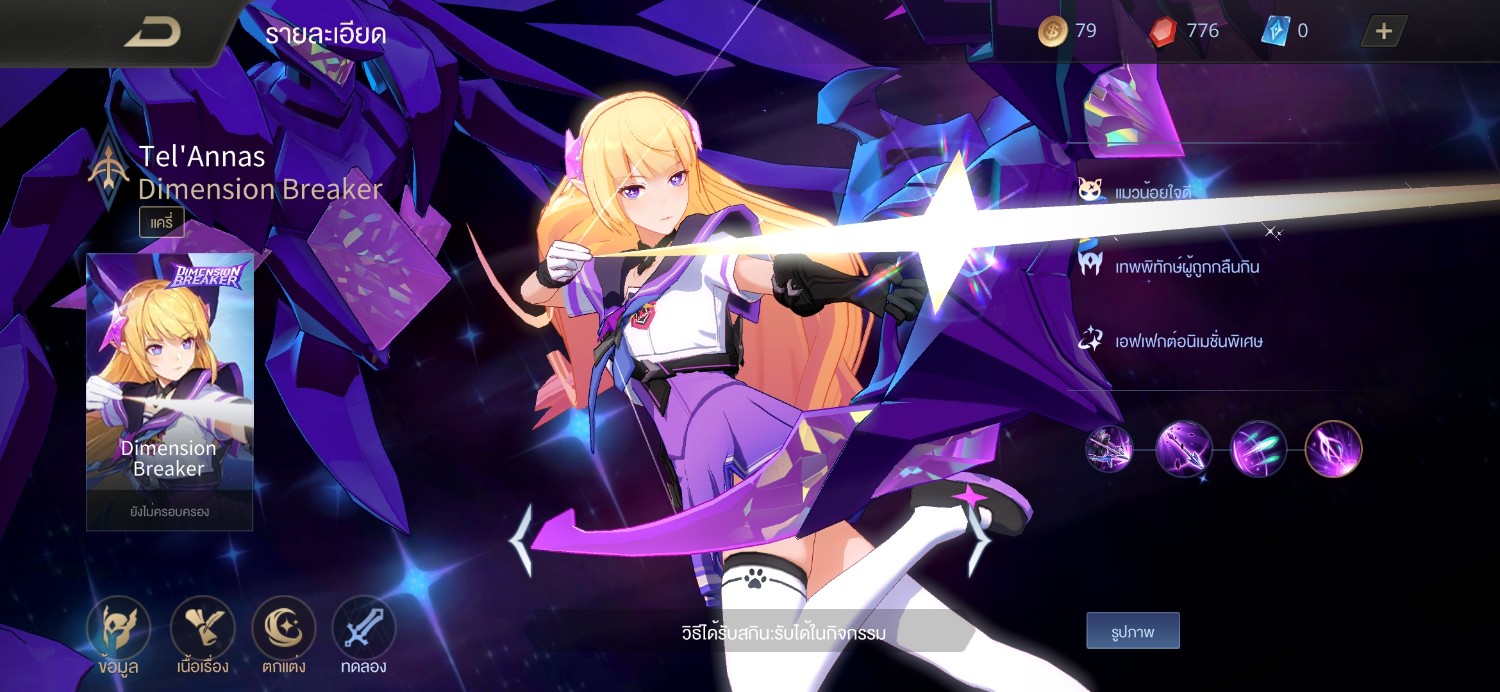
Task: Show the next skin with right arrow
Action: tap(978, 541)
